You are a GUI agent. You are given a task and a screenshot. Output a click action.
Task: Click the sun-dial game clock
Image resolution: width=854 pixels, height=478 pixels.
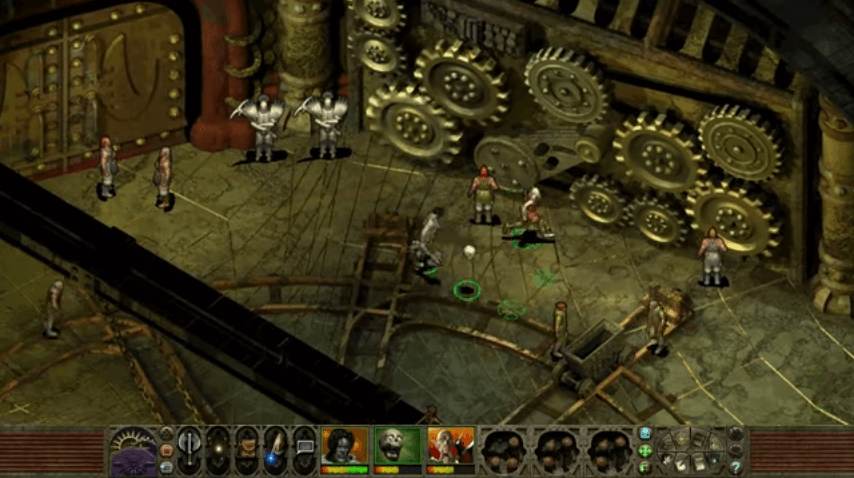(132, 450)
